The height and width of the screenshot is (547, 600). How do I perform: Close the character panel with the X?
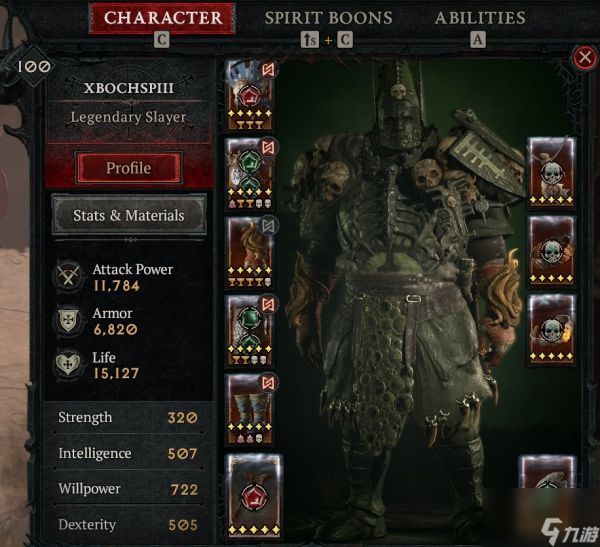click(585, 58)
